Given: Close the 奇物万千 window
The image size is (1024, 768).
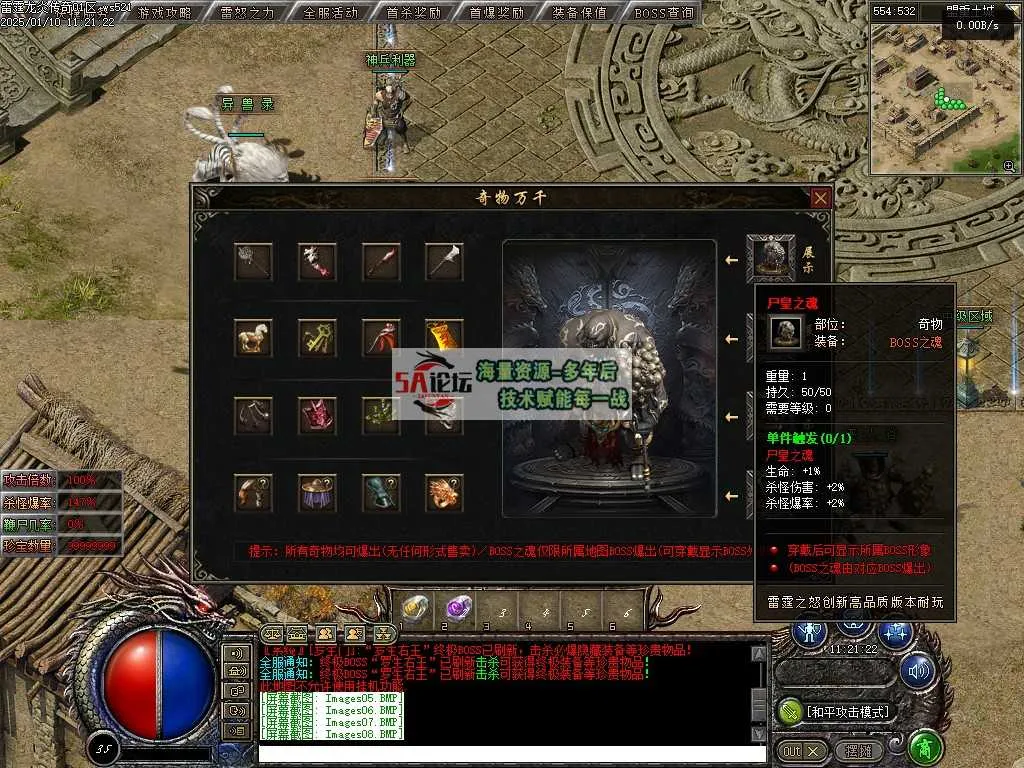Looking at the screenshot, I should click(x=820, y=198).
